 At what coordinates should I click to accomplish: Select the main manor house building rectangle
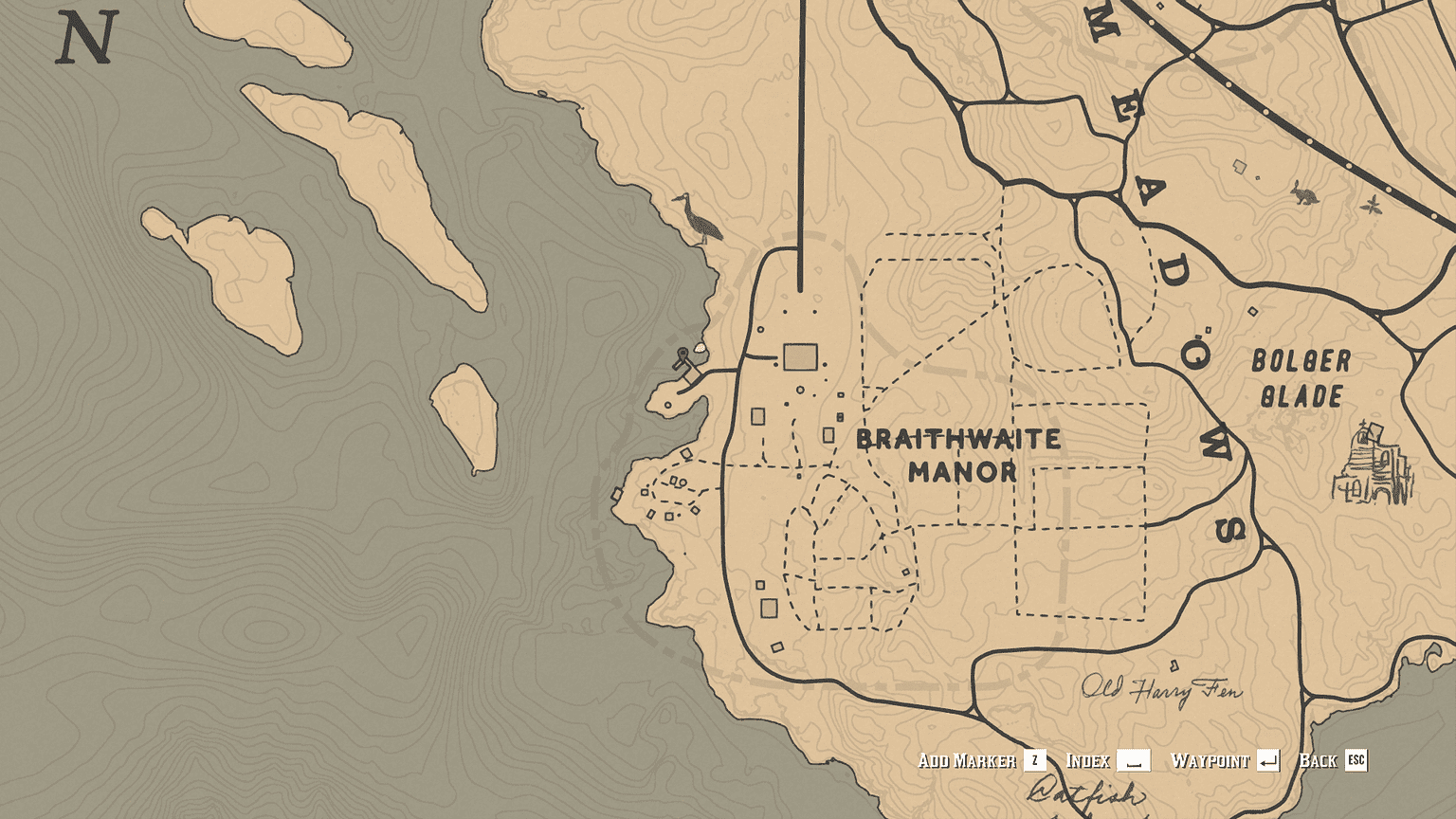click(801, 355)
